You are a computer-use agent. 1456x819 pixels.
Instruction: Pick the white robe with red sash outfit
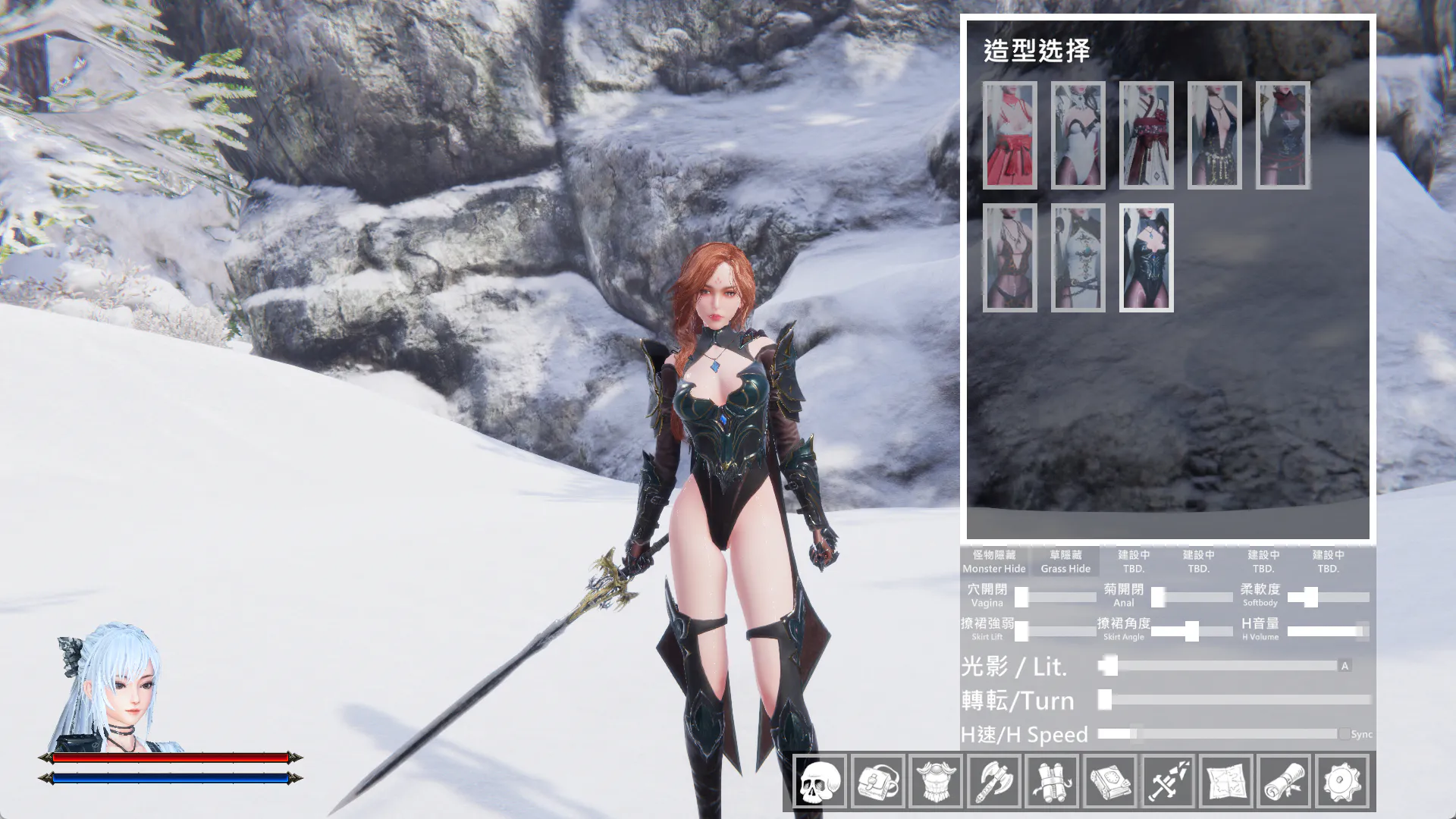coord(1146,135)
